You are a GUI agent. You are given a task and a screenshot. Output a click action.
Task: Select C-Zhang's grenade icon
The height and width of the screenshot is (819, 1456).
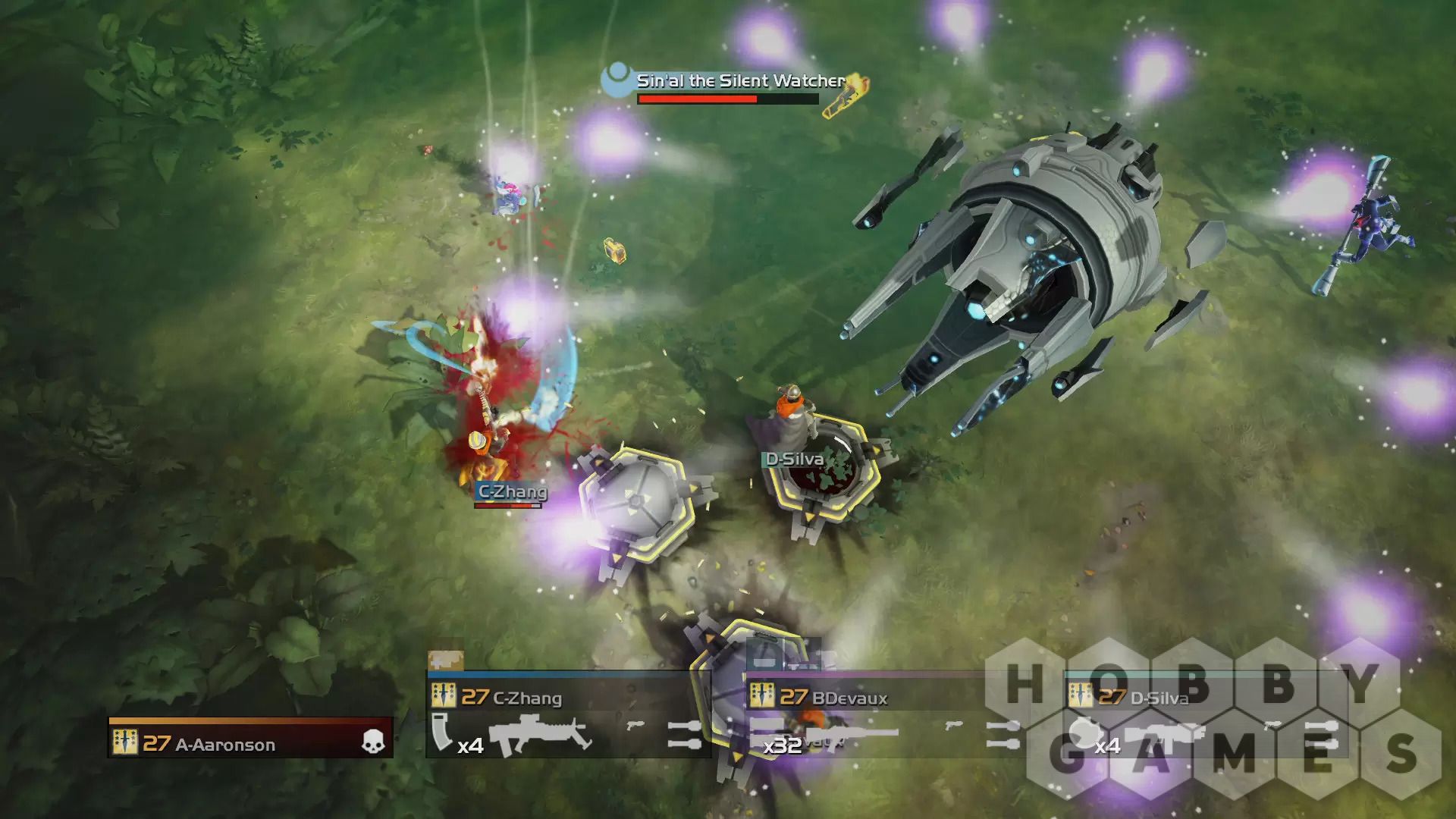[684, 734]
